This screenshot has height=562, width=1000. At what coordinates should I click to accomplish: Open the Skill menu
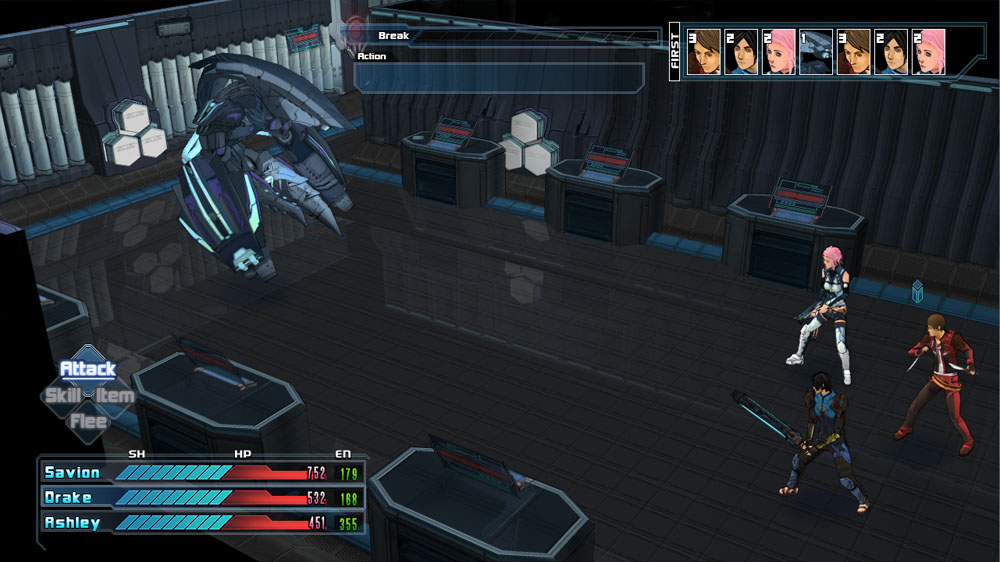tap(62, 396)
